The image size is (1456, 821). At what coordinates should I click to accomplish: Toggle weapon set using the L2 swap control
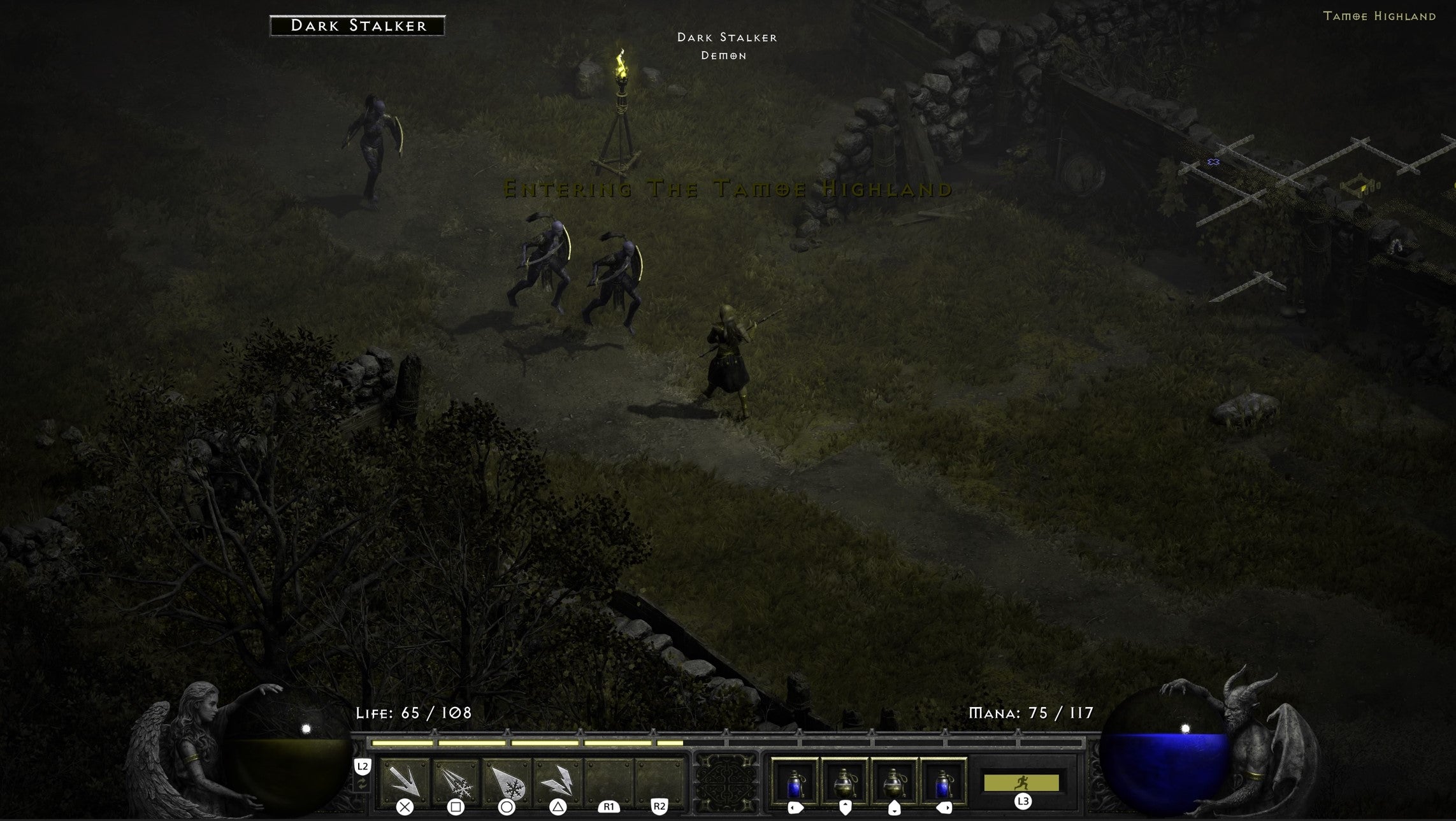pos(361,785)
